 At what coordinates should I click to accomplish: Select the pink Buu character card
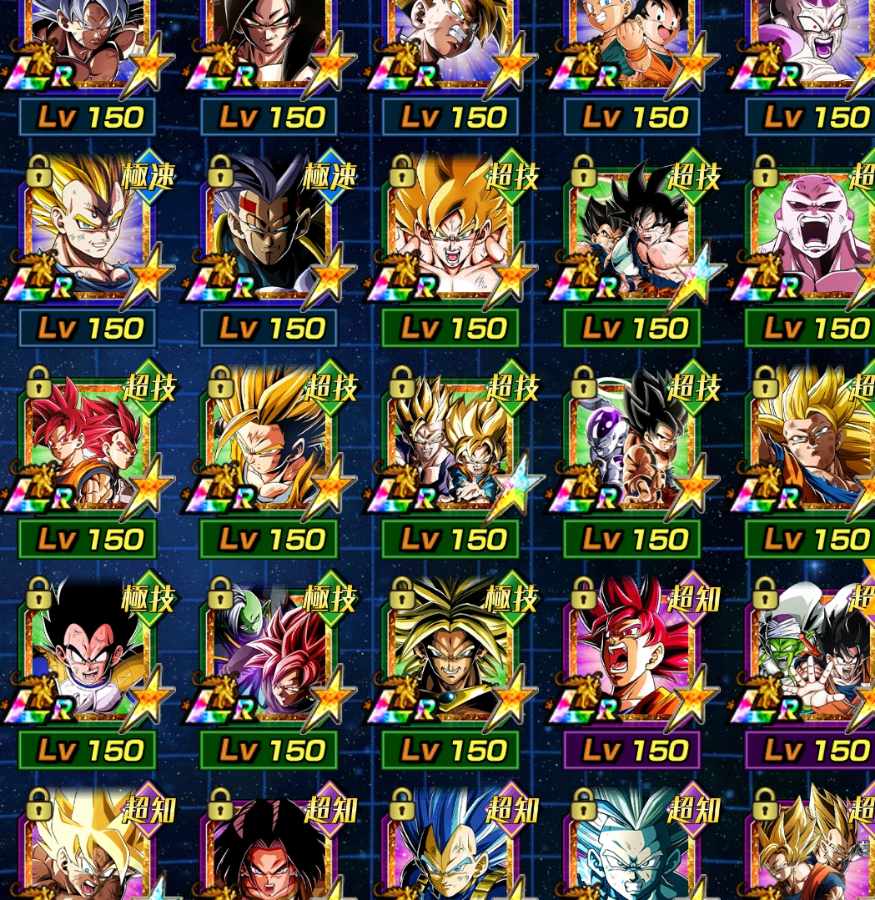coord(812,232)
